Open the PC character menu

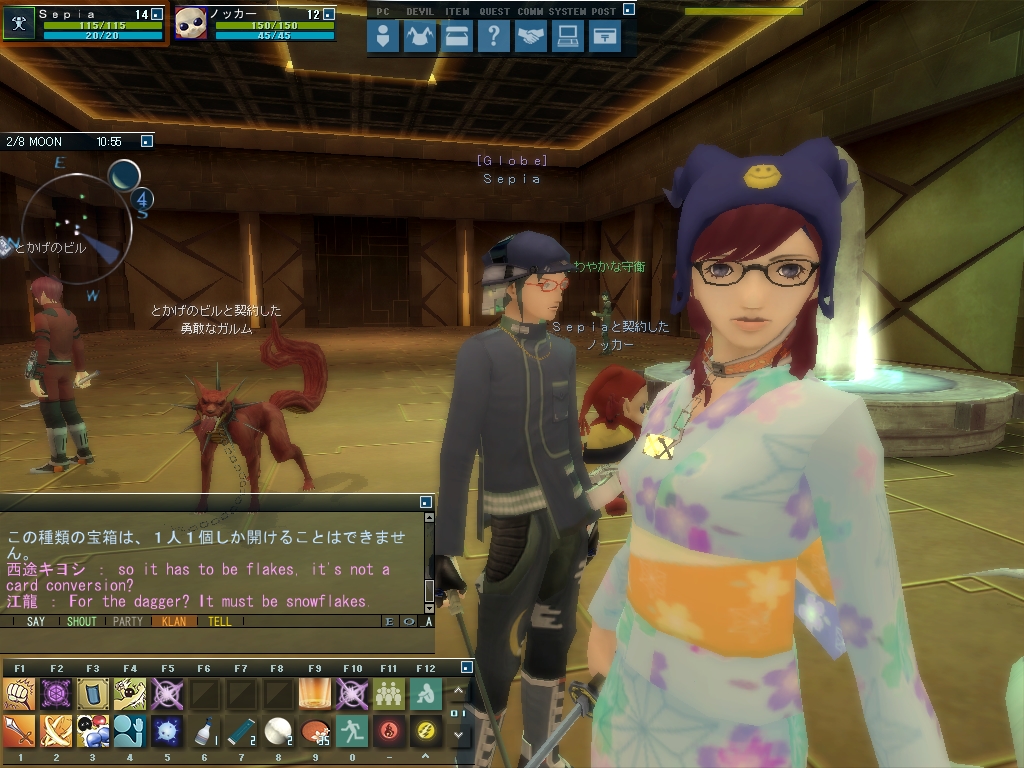pyautogui.click(x=383, y=37)
